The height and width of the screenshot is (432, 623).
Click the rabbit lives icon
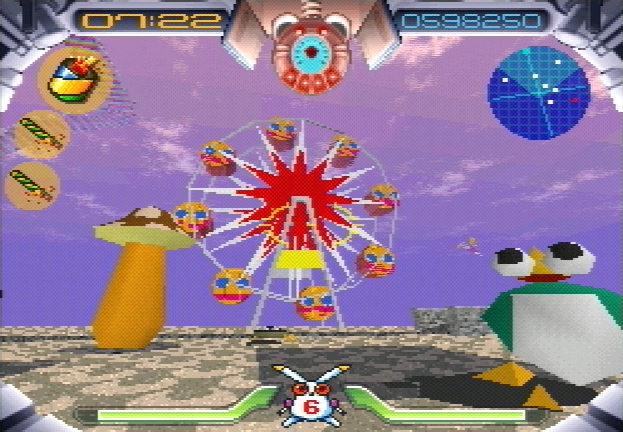click(311, 397)
